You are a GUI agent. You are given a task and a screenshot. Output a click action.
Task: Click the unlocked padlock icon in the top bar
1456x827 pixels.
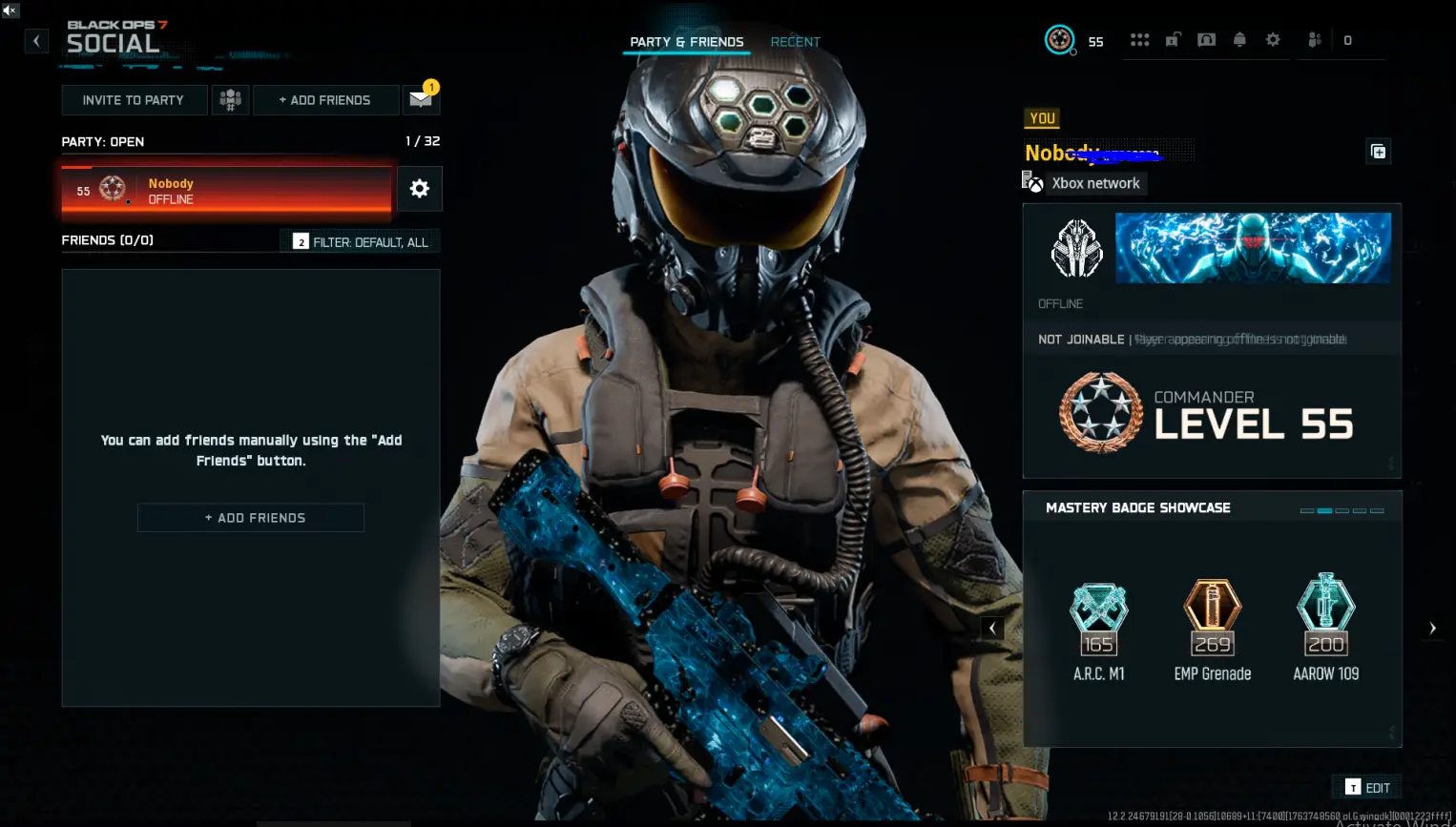1173,39
